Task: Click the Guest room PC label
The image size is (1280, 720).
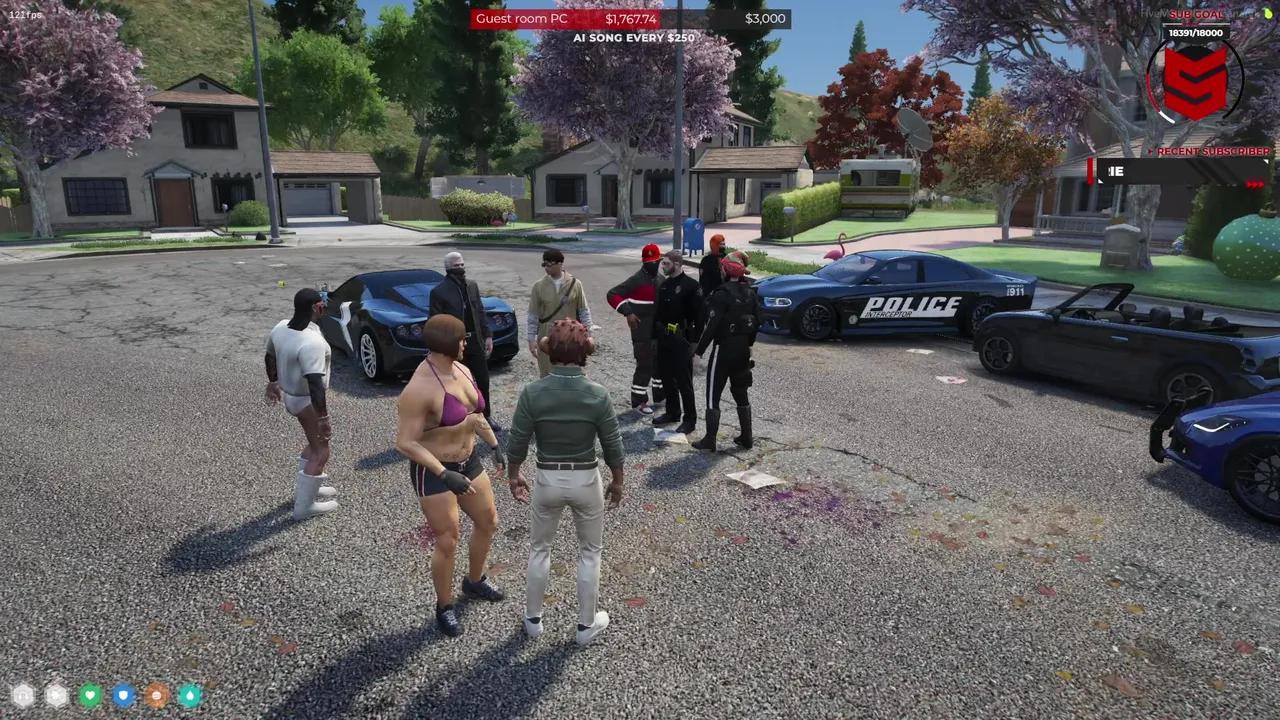Action: (x=521, y=18)
